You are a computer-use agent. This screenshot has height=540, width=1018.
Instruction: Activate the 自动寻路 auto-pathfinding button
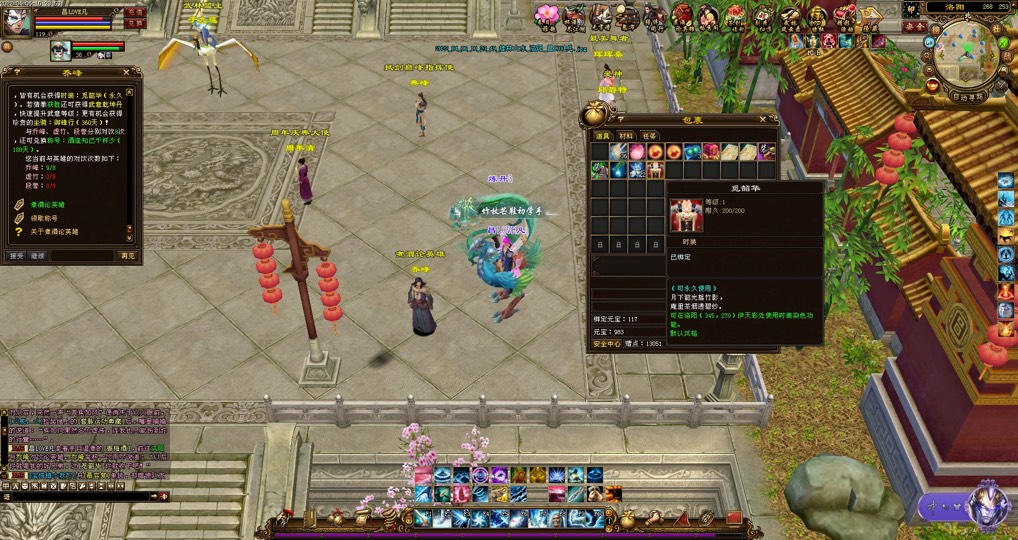click(x=967, y=97)
